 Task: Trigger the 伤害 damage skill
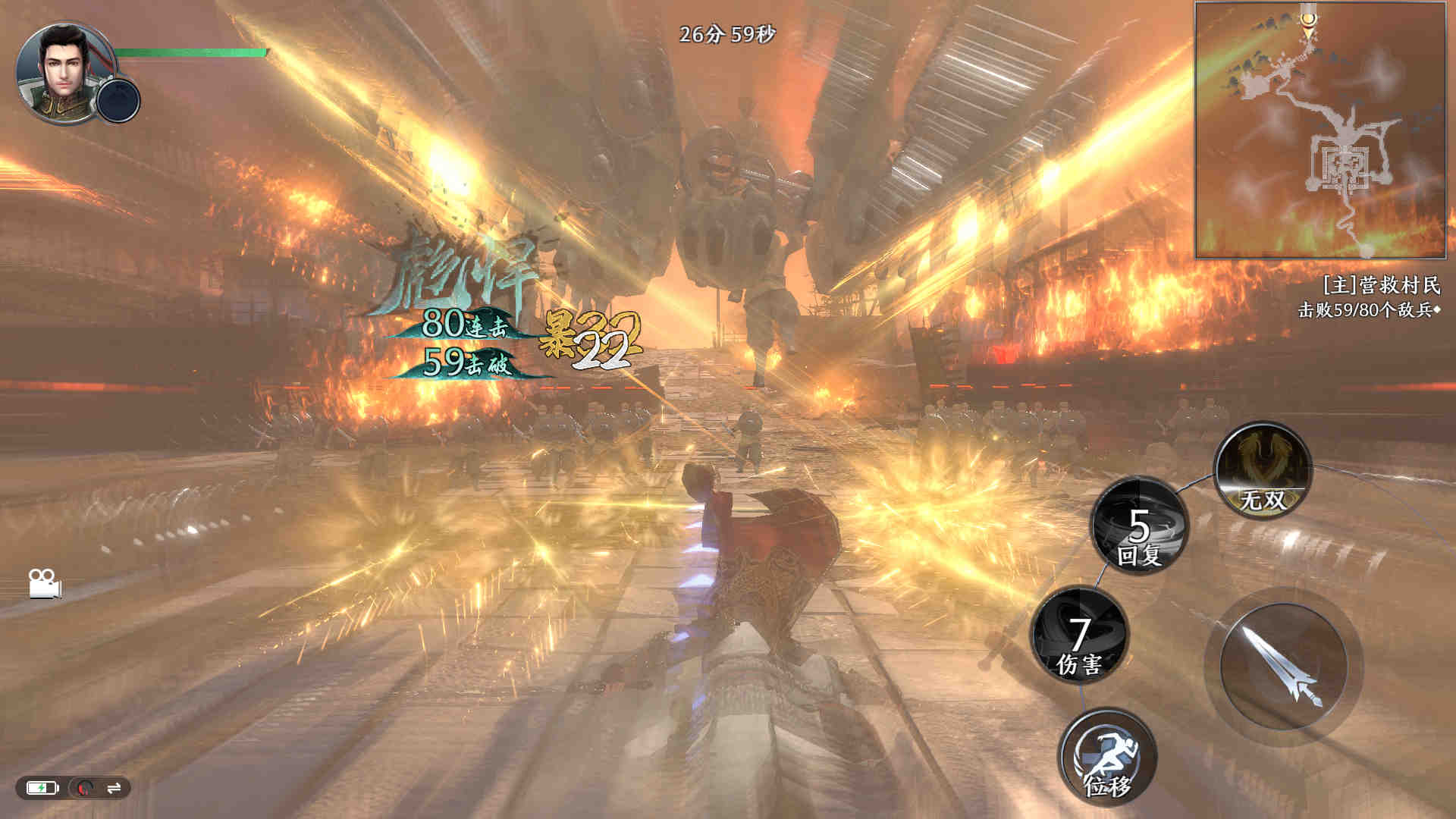1080,635
